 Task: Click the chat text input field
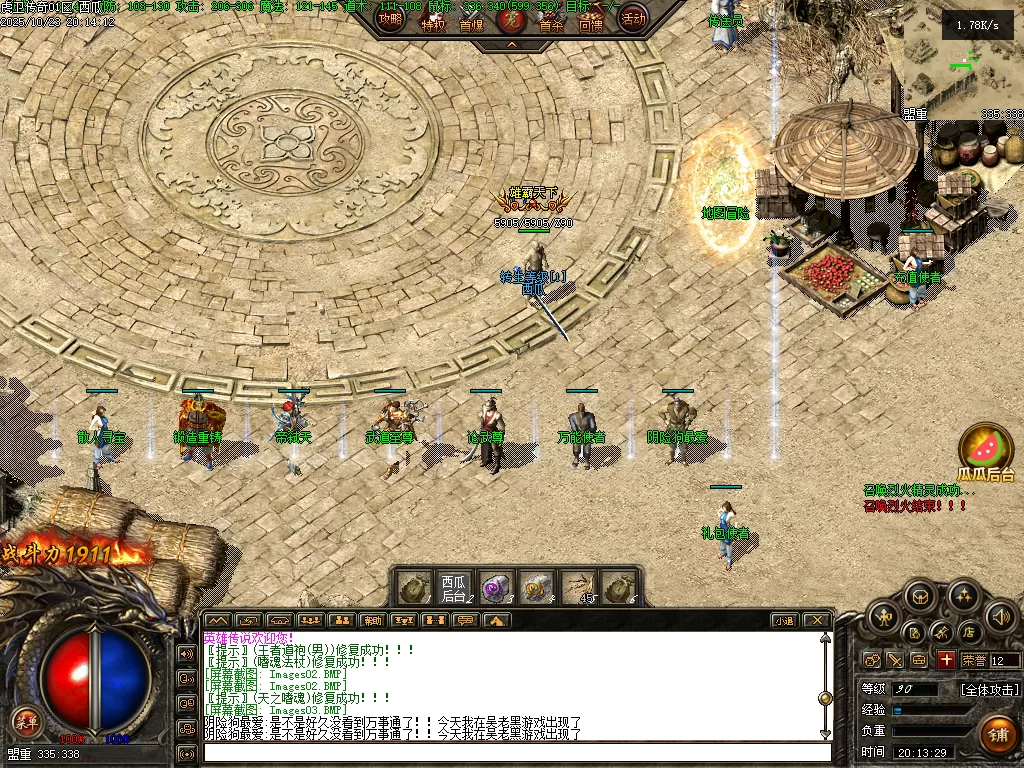coord(515,753)
